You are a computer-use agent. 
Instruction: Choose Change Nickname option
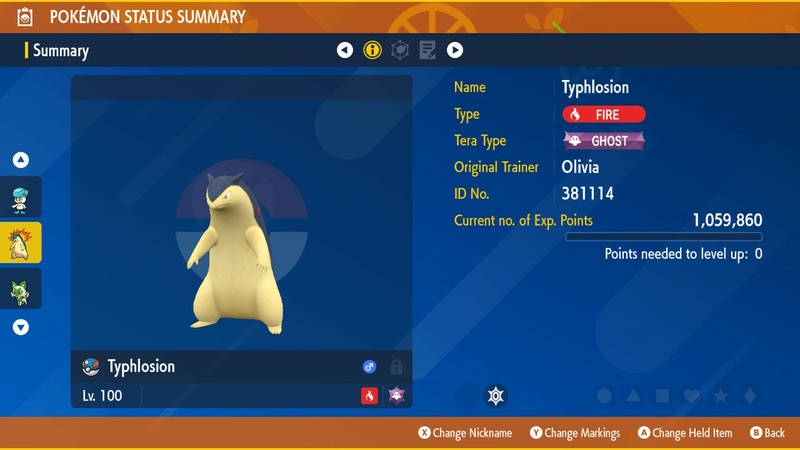point(465,433)
